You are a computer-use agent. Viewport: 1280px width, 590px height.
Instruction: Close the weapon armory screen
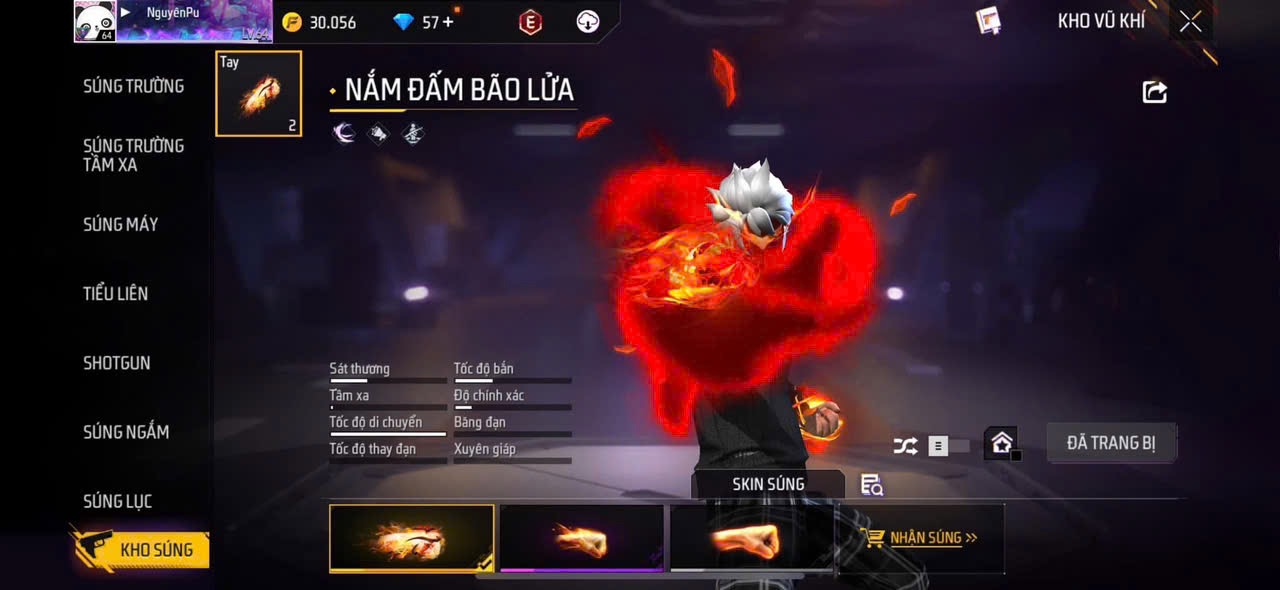click(x=1190, y=21)
